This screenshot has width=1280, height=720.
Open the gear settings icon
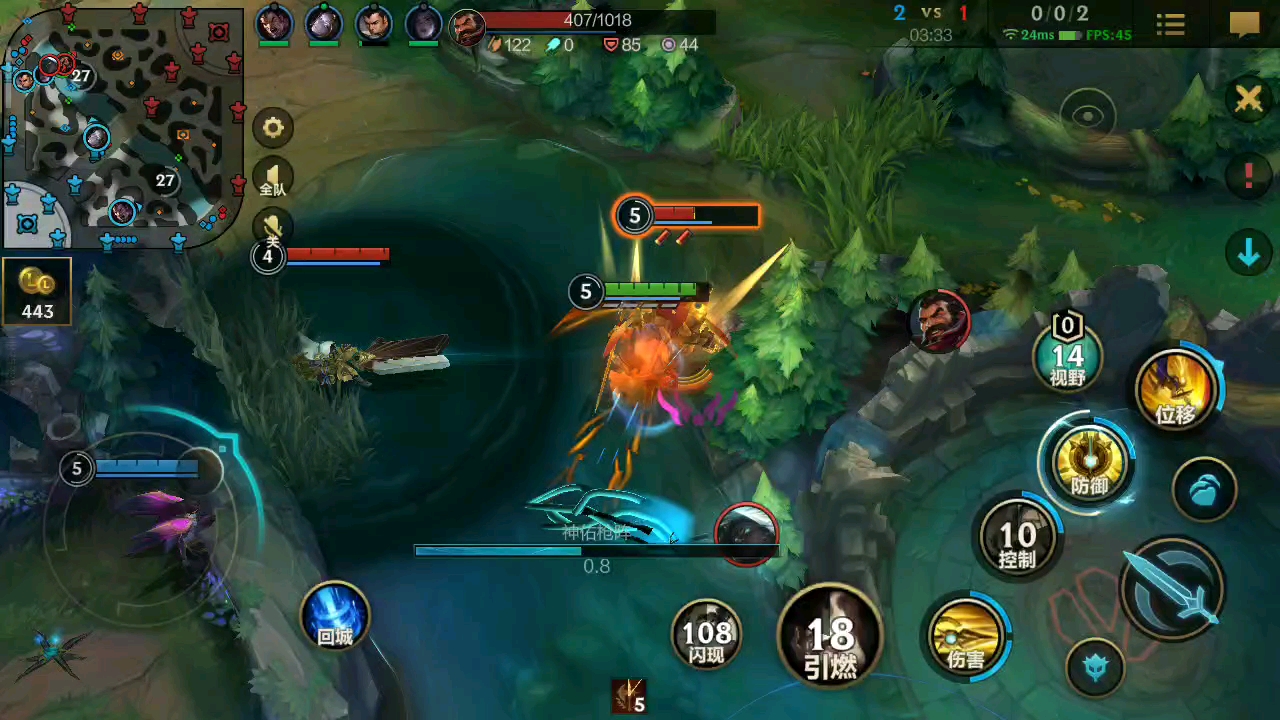[273, 128]
